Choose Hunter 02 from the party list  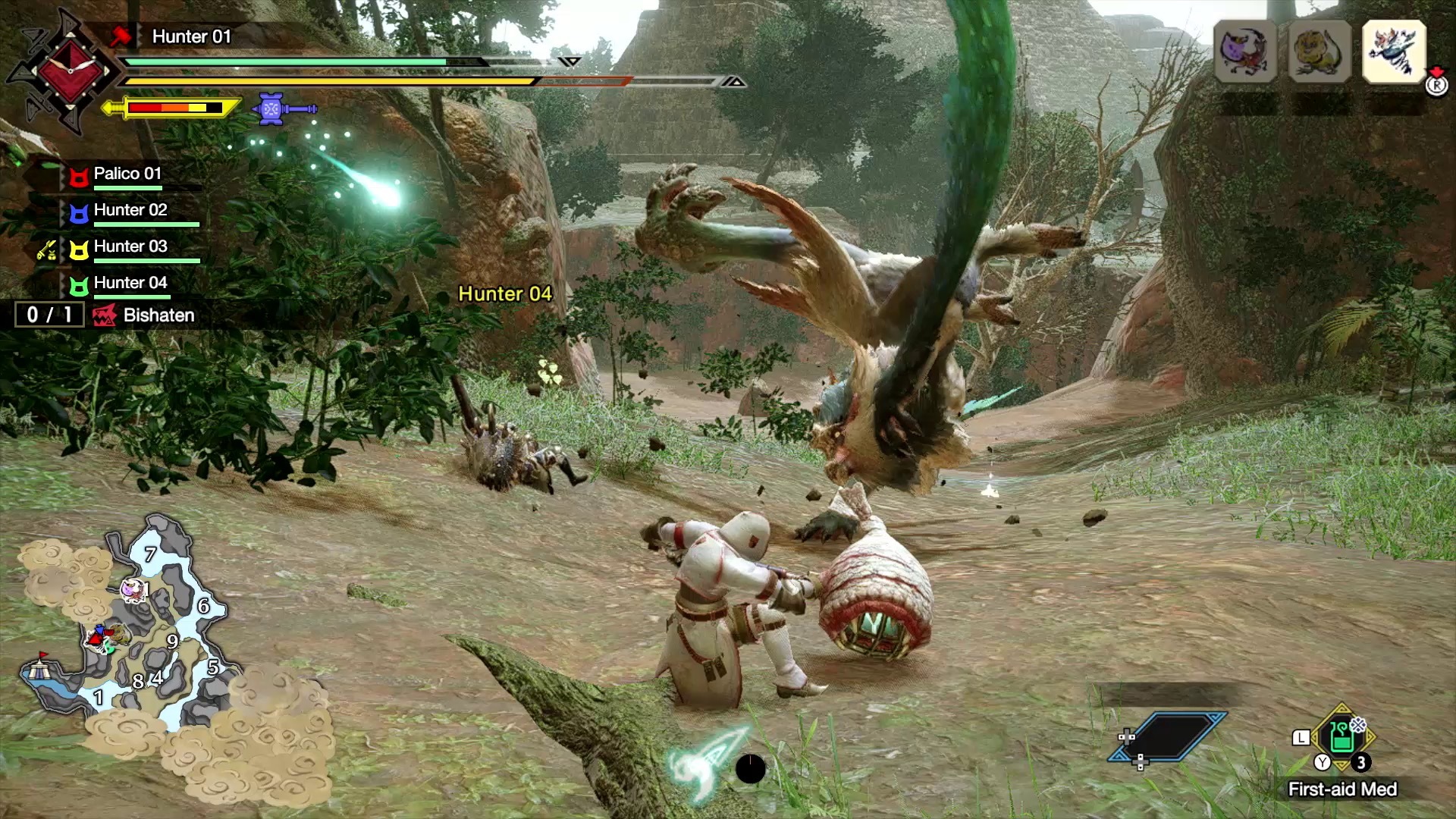[x=130, y=211]
